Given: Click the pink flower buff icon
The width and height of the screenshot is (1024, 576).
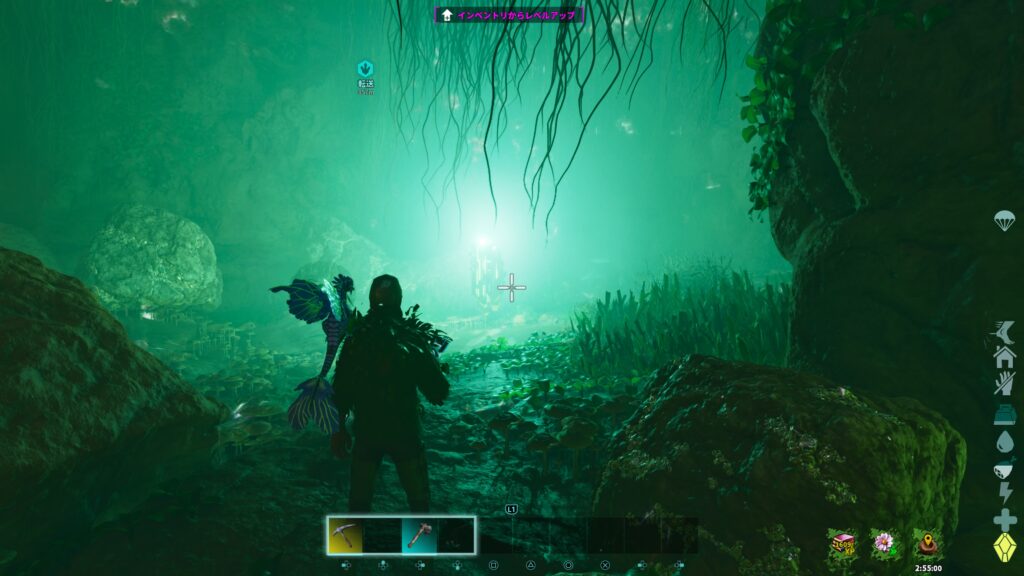Looking at the screenshot, I should coord(883,543).
